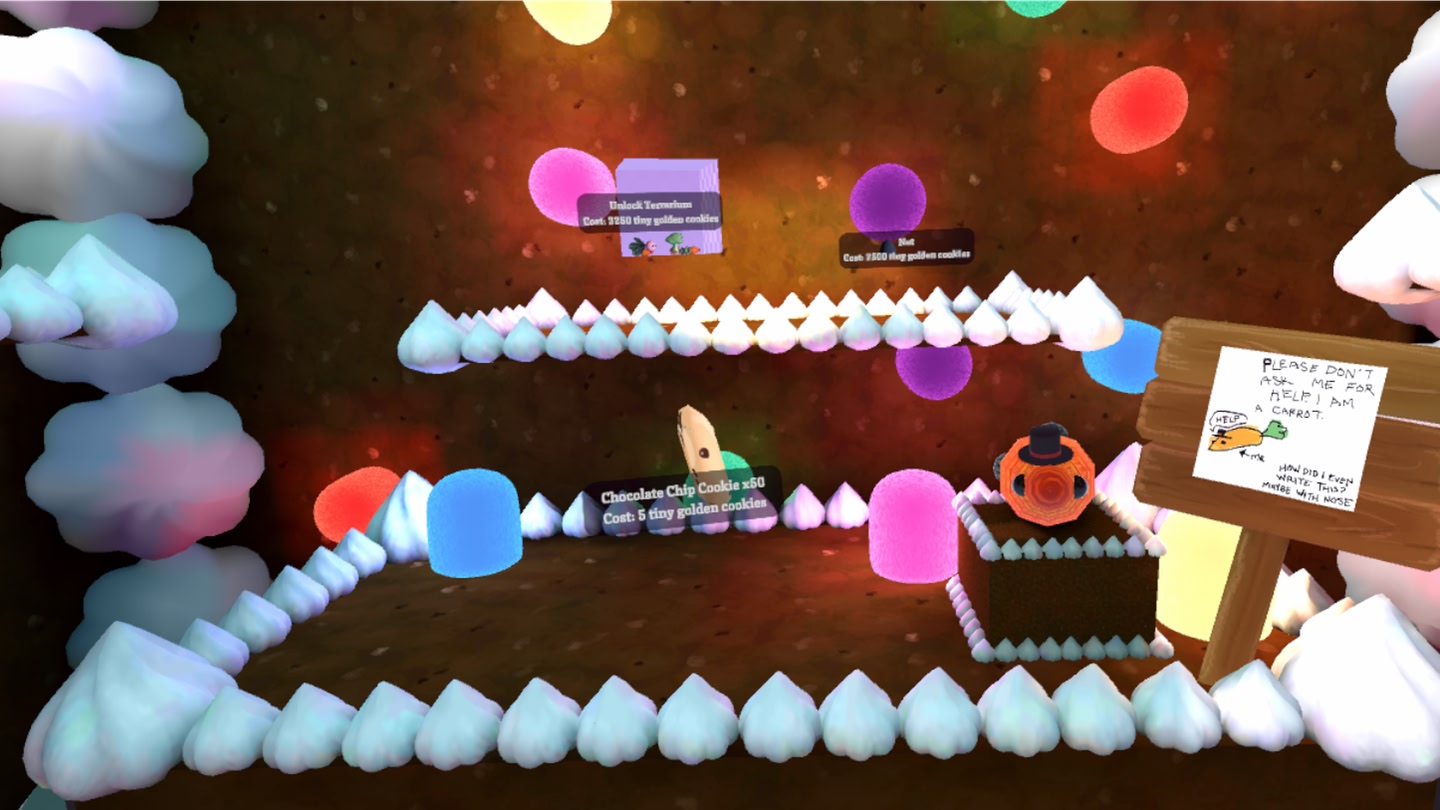The image size is (1440, 810).
Task: Select the fish icon on the Terrarium label
Action: (x=644, y=246)
